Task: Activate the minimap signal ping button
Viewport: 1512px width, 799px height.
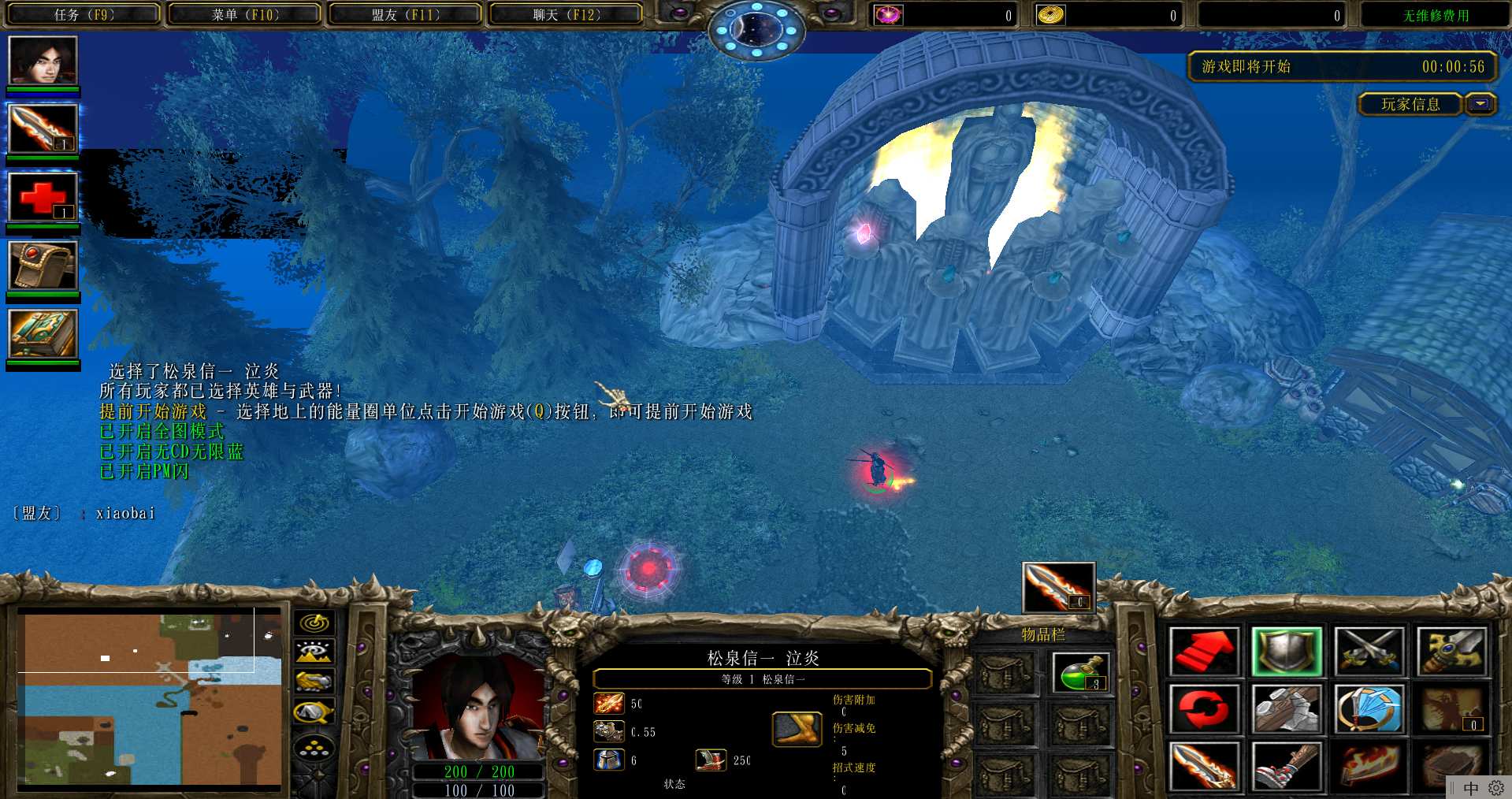Action: click(x=314, y=623)
